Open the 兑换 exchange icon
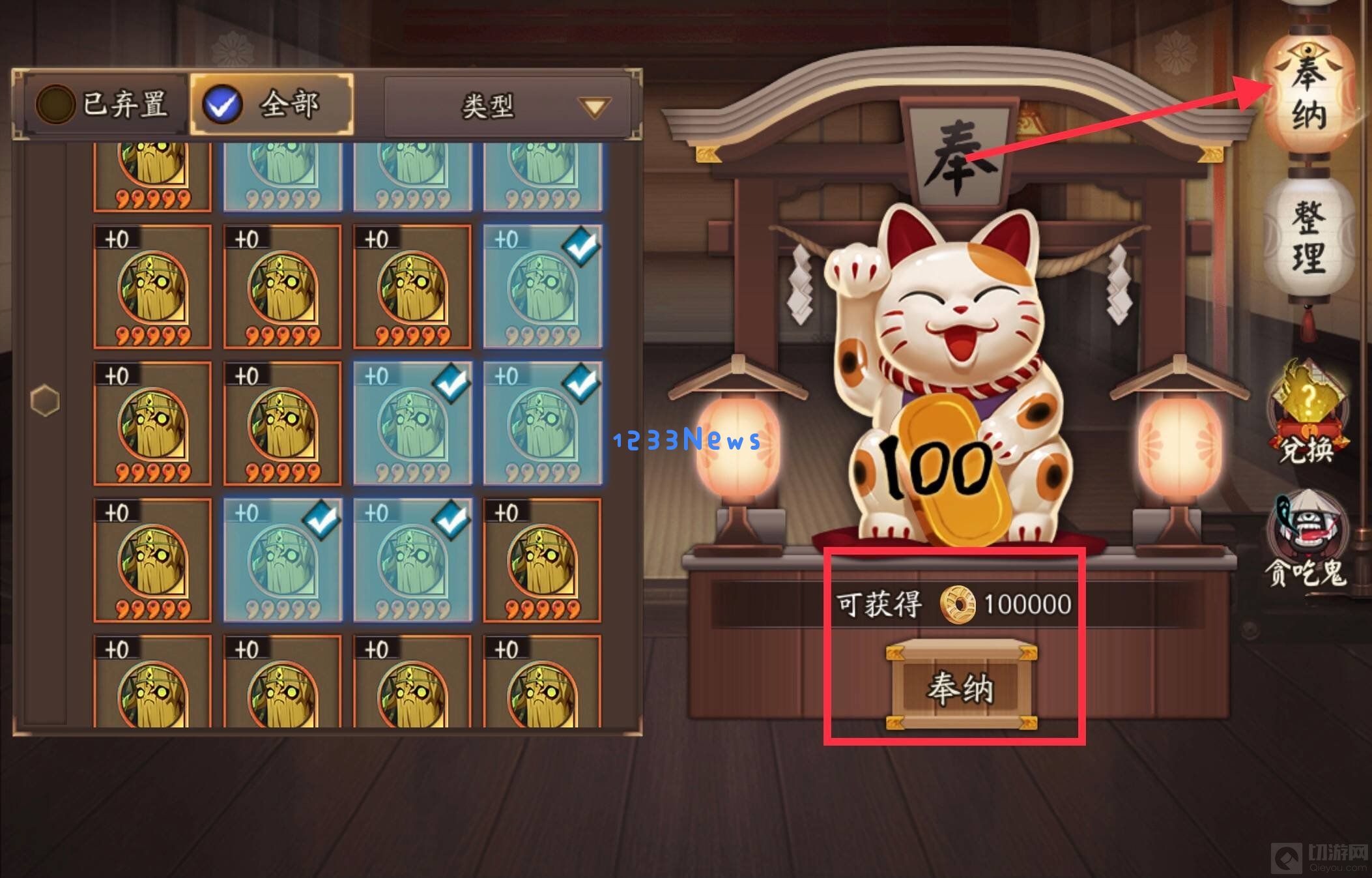Image resolution: width=1372 pixels, height=878 pixels. pos(1306,415)
